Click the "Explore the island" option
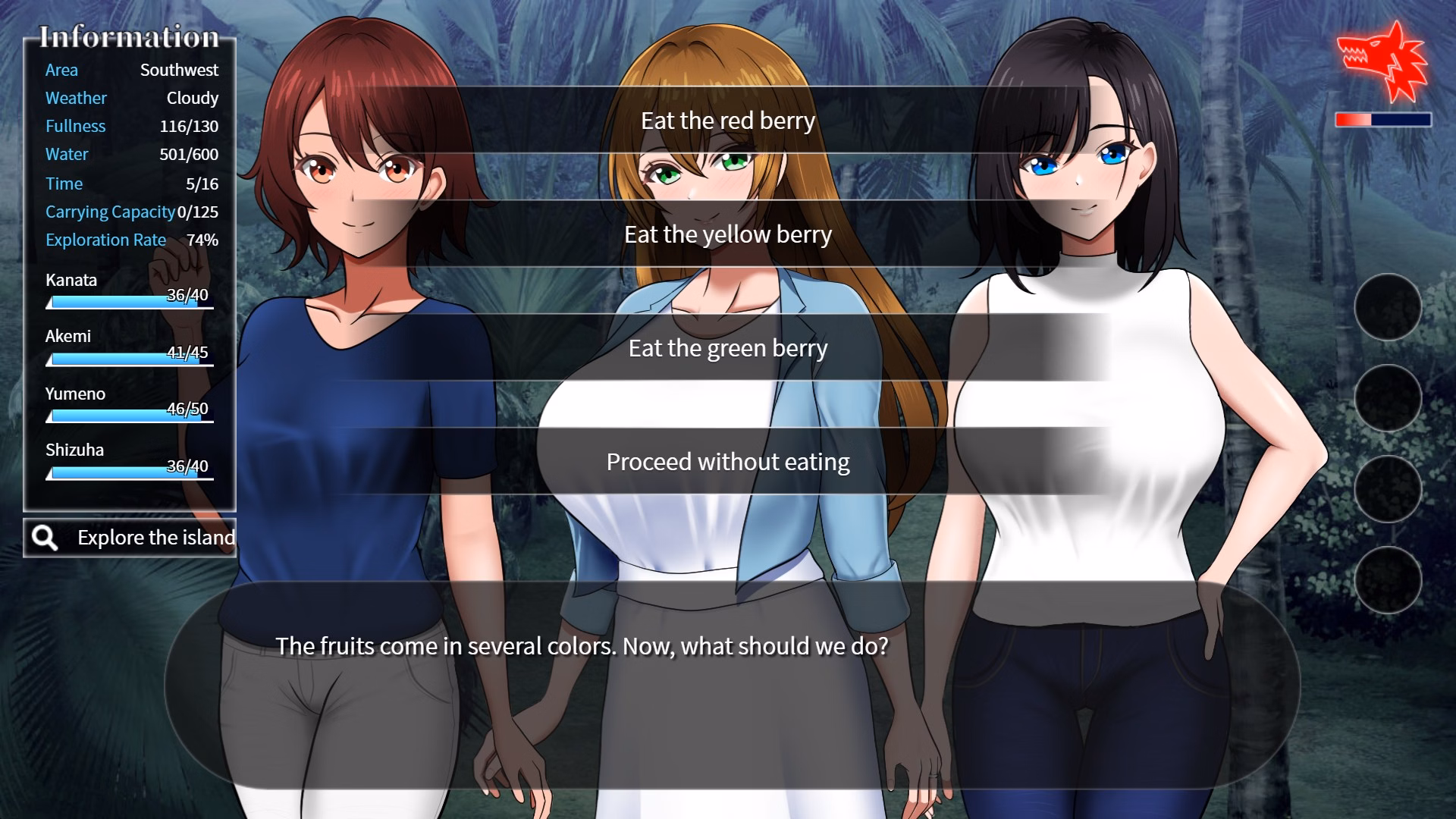This screenshot has width=1456, height=819. (155, 538)
